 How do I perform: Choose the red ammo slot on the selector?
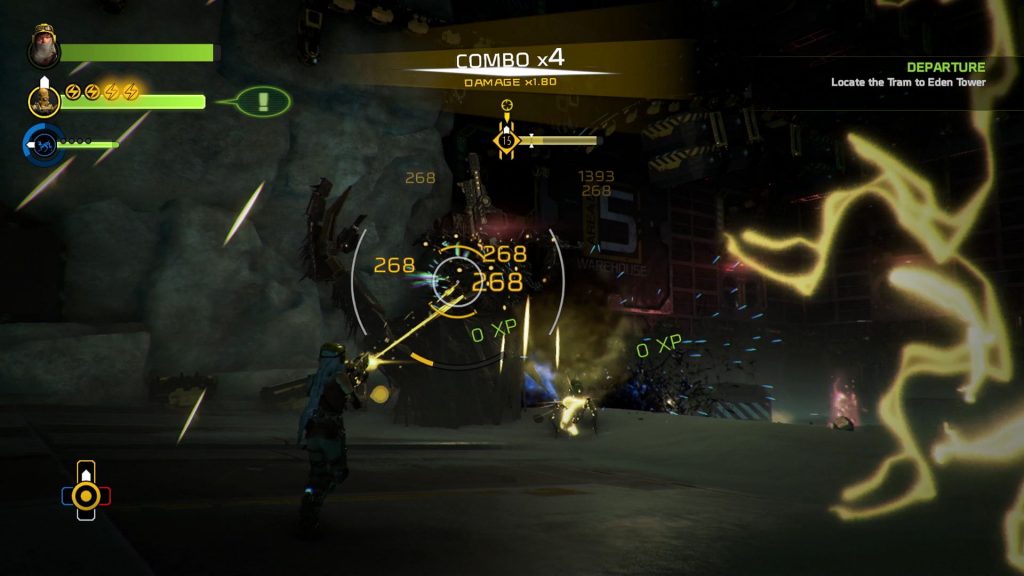click(105, 496)
